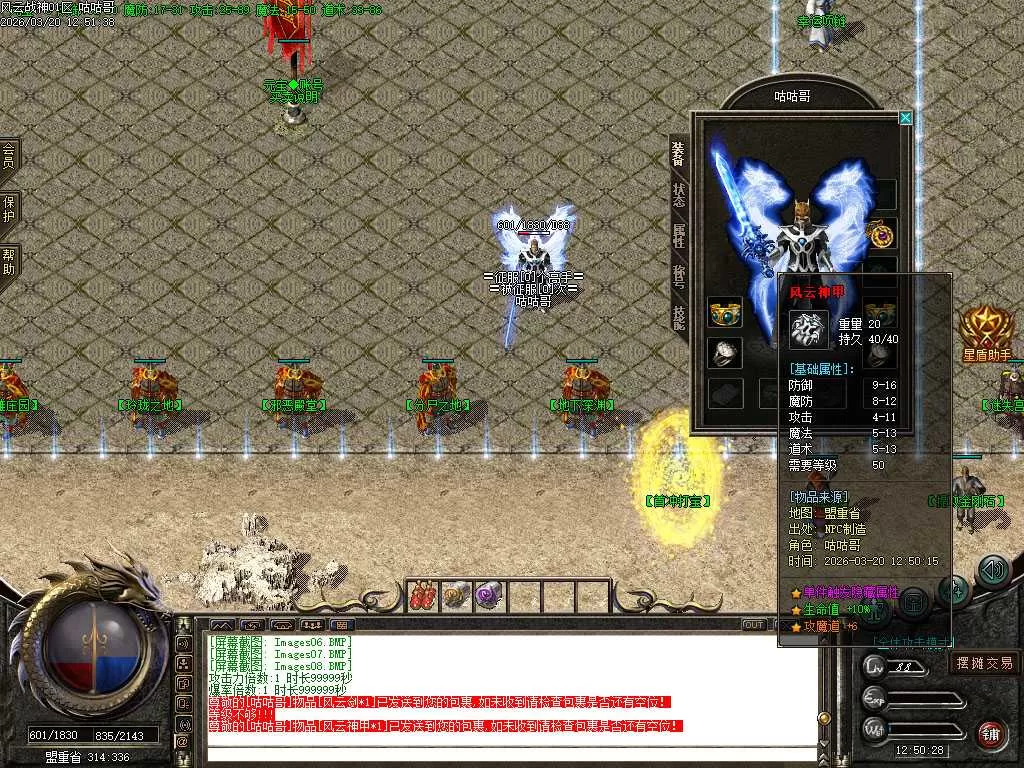Use the red potion bundle in the hotbar
This screenshot has width=1024, height=768.
(x=423, y=596)
